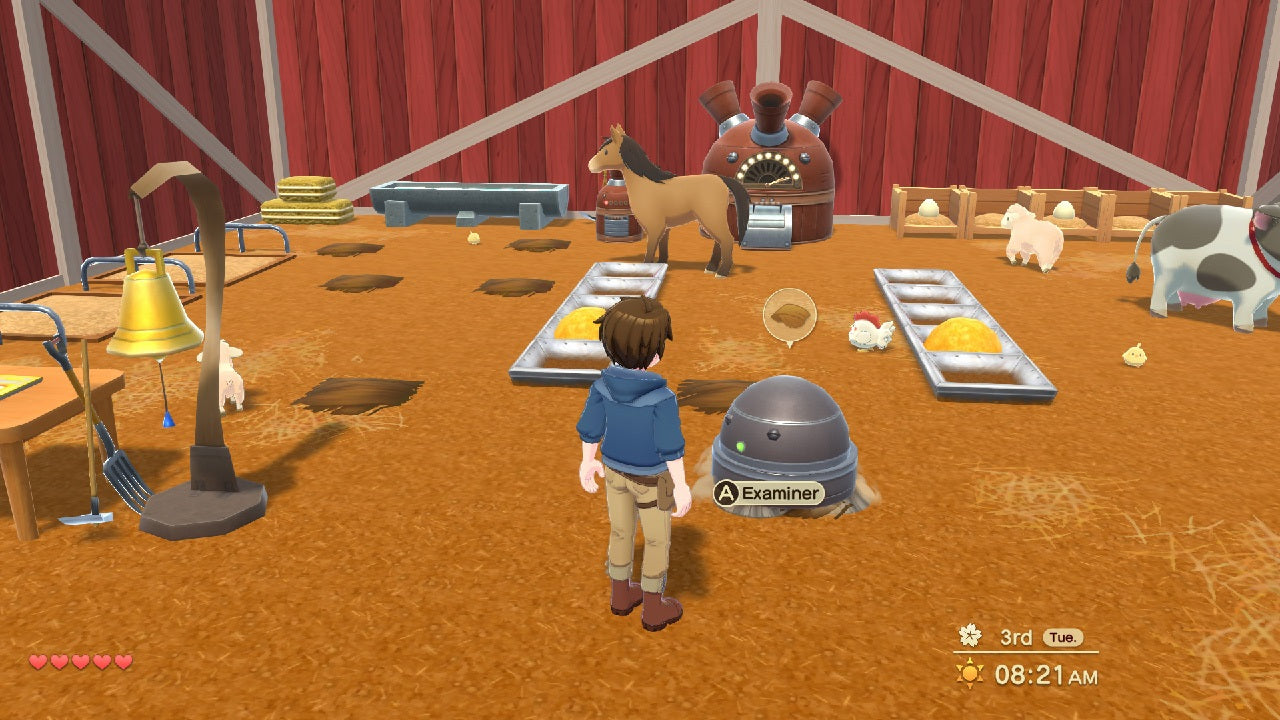The image size is (1280, 720).
Task: Click the A button prompt icon
Action: pyautogui.click(x=727, y=491)
